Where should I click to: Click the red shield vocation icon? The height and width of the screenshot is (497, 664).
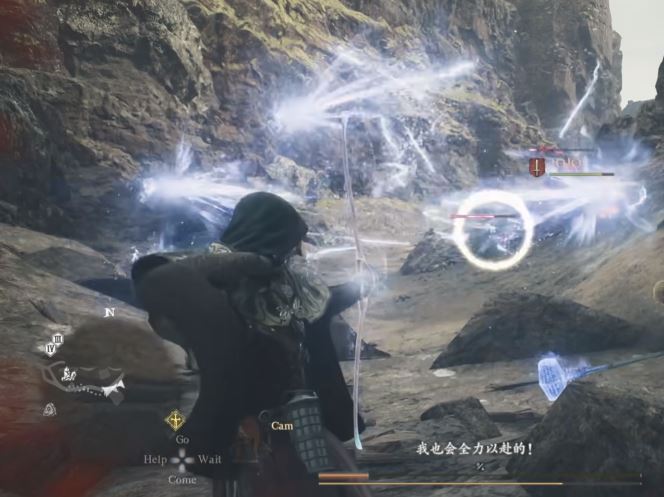click(537, 167)
